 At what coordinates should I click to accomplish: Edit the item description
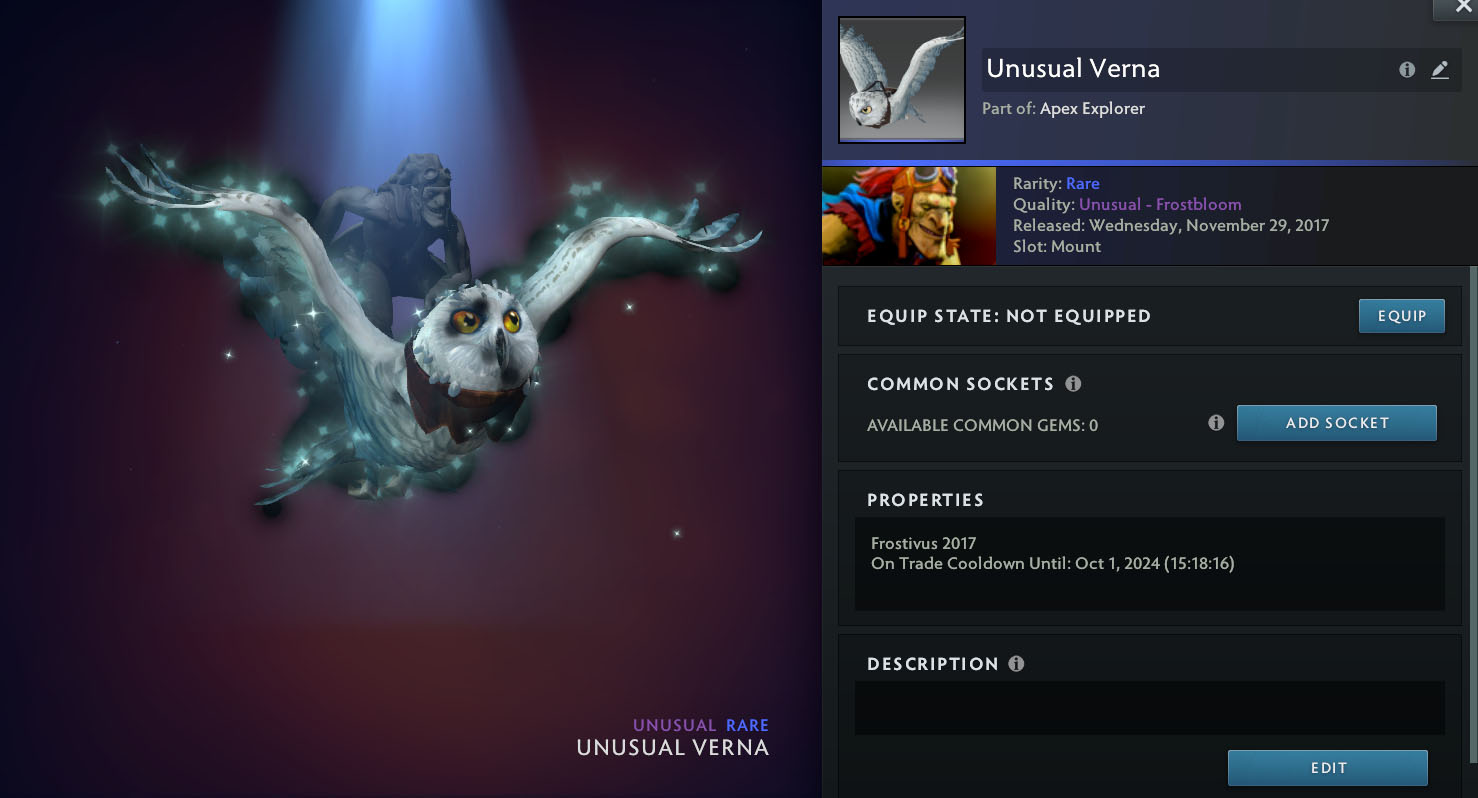[1327, 768]
